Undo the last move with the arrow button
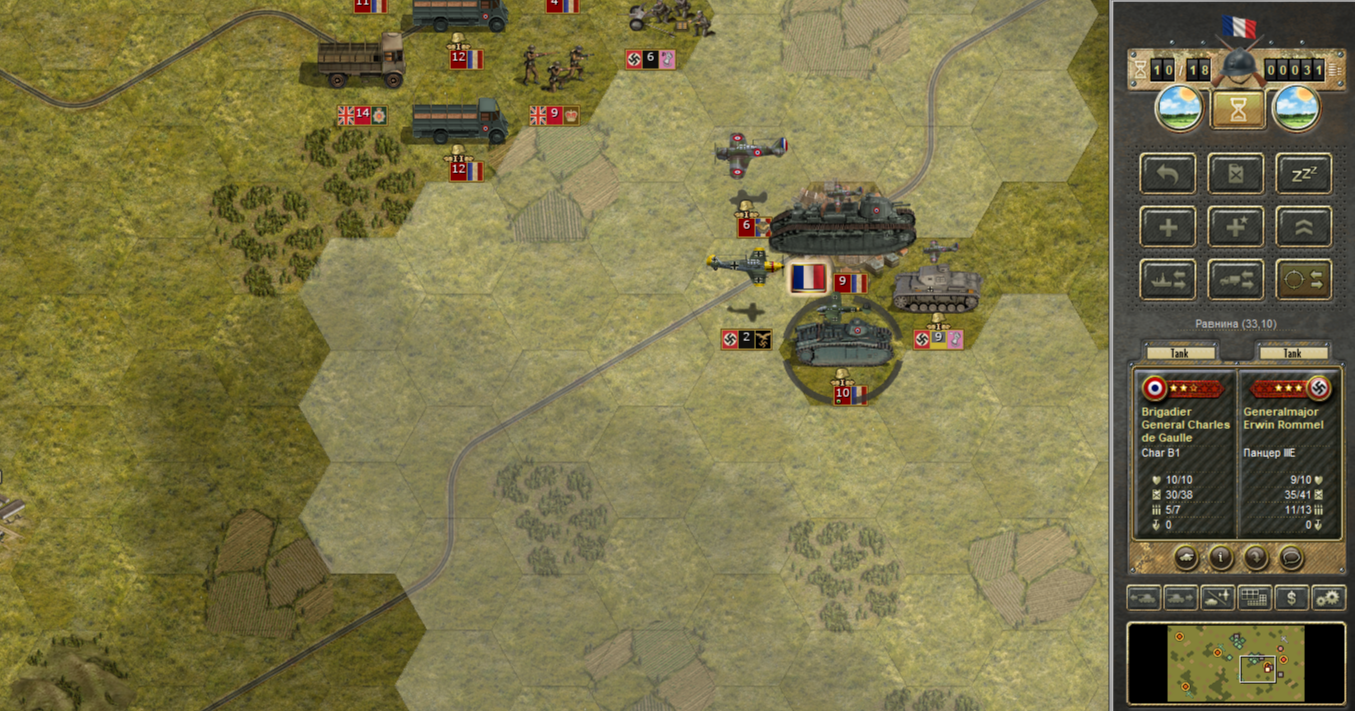 click(x=1168, y=174)
